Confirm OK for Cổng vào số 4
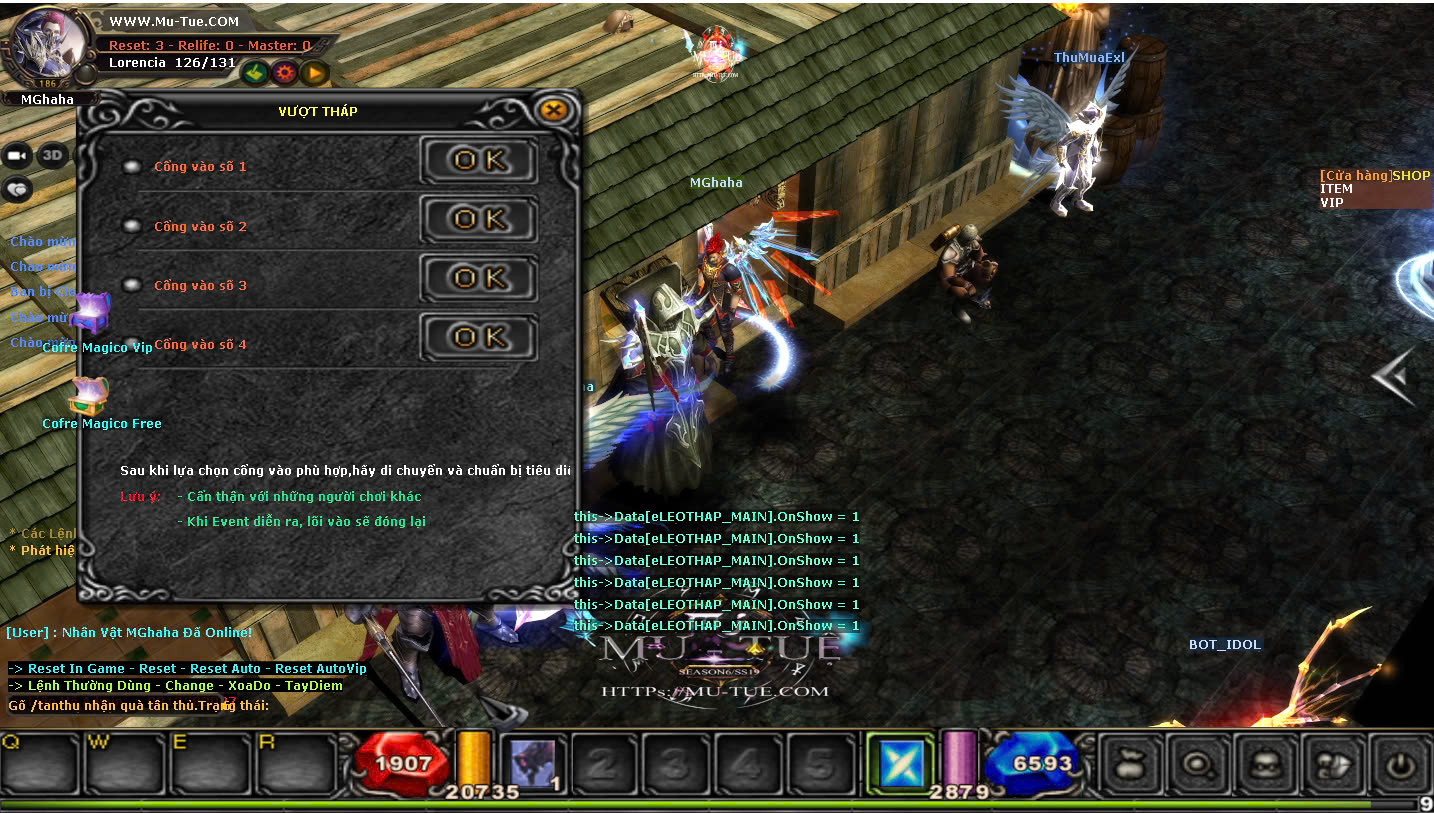This screenshot has width=1434, height=813. [479, 337]
